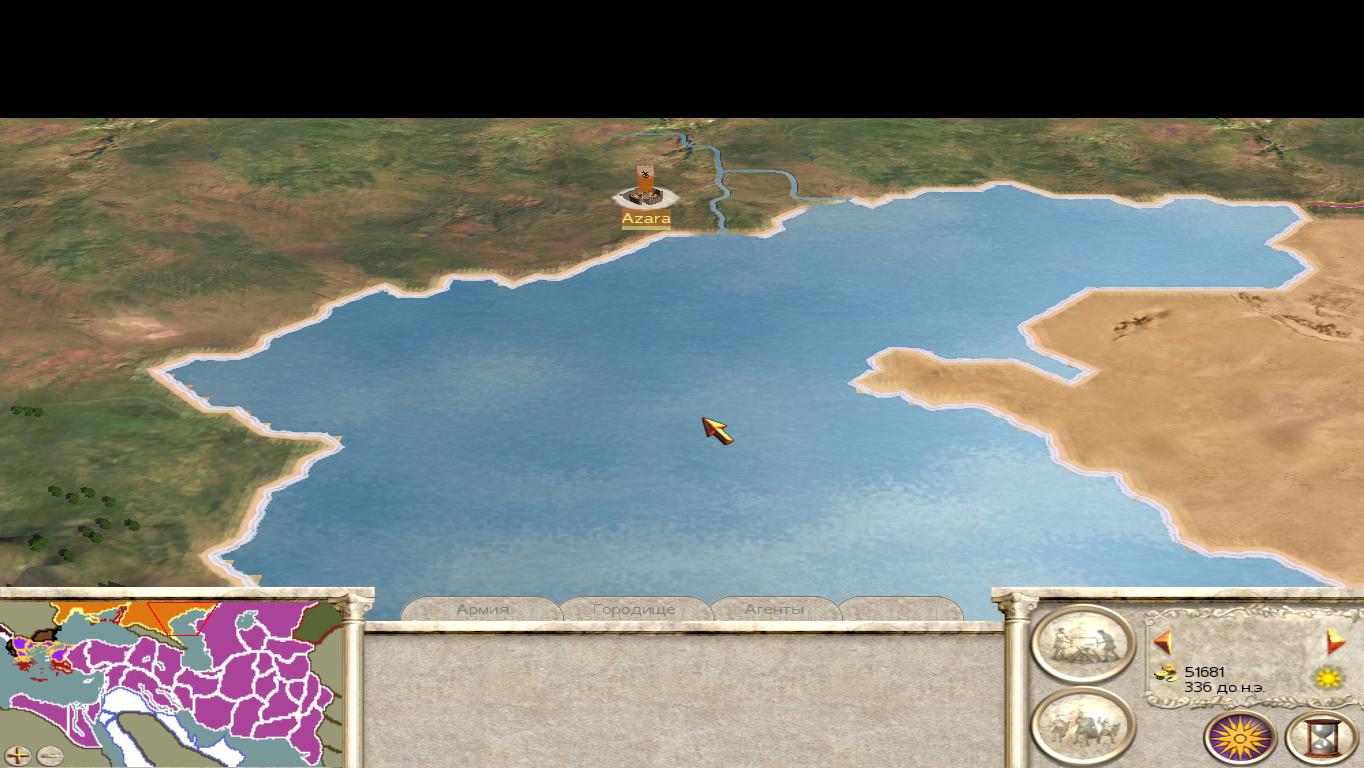Zoom in the minimap with plus button
This screenshot has width=1364, height=768.
[x=18, y=755]
